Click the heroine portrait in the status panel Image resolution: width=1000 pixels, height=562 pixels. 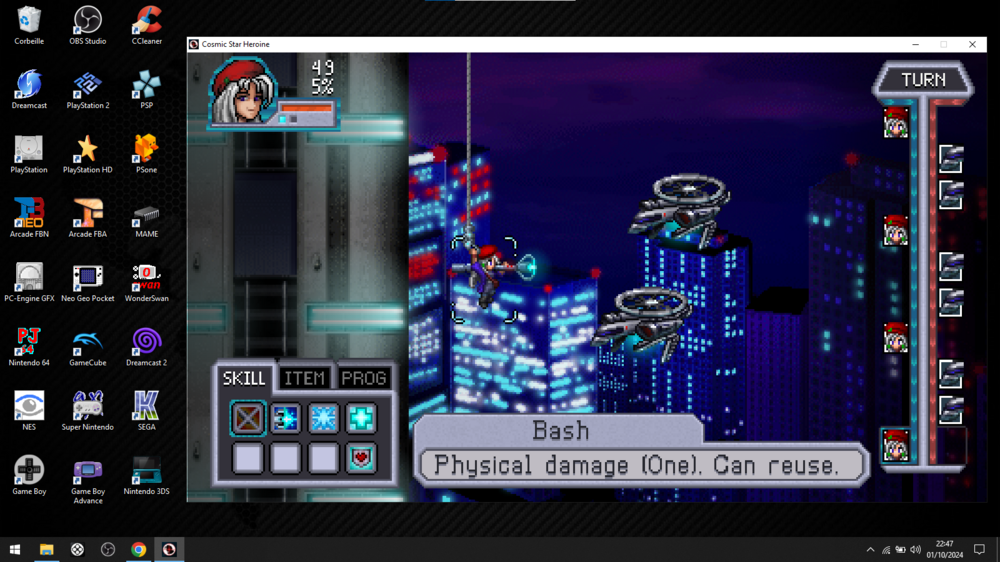(241, 93)
